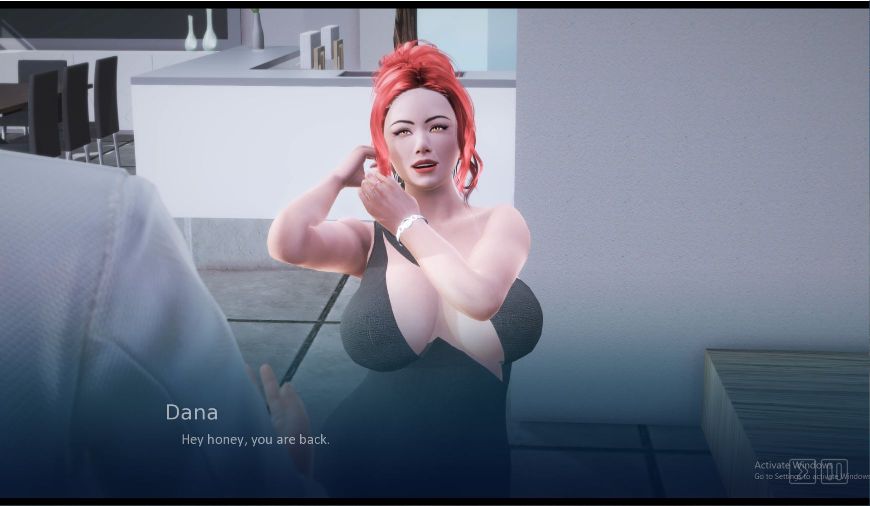Click the pause bars button
This screenshot has width=870, height=506.
tap(834, 471)
